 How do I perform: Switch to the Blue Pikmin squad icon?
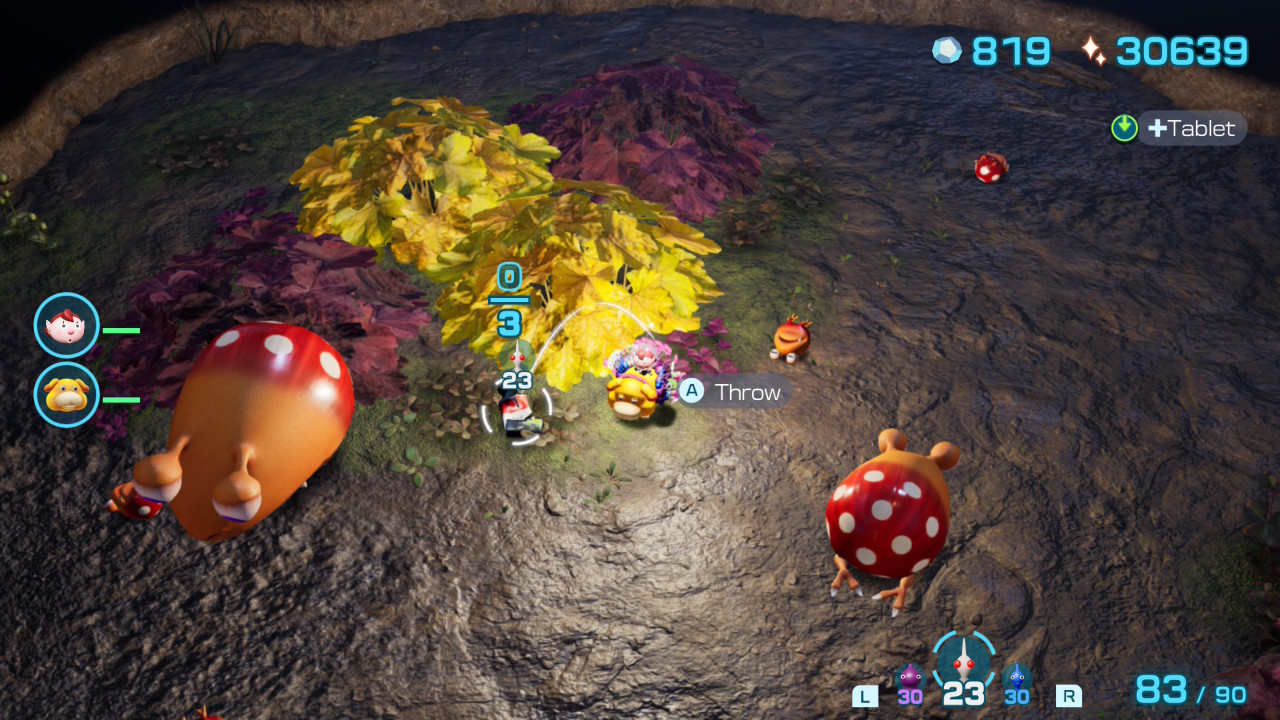tap(1017, 679)
